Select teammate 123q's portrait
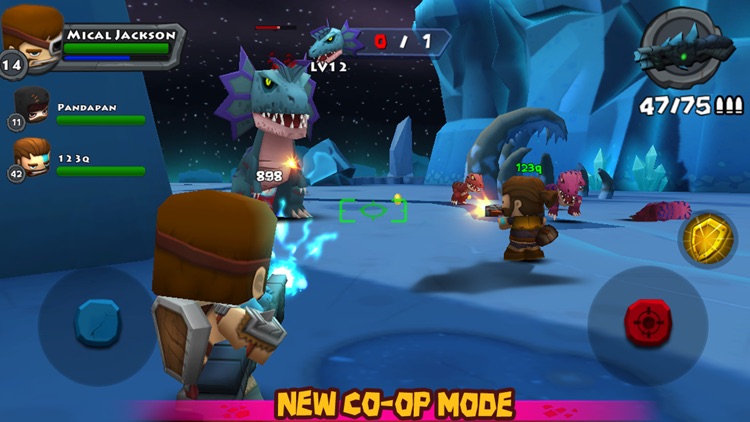This screenshot has height=422, width=750. click(33, 157)
